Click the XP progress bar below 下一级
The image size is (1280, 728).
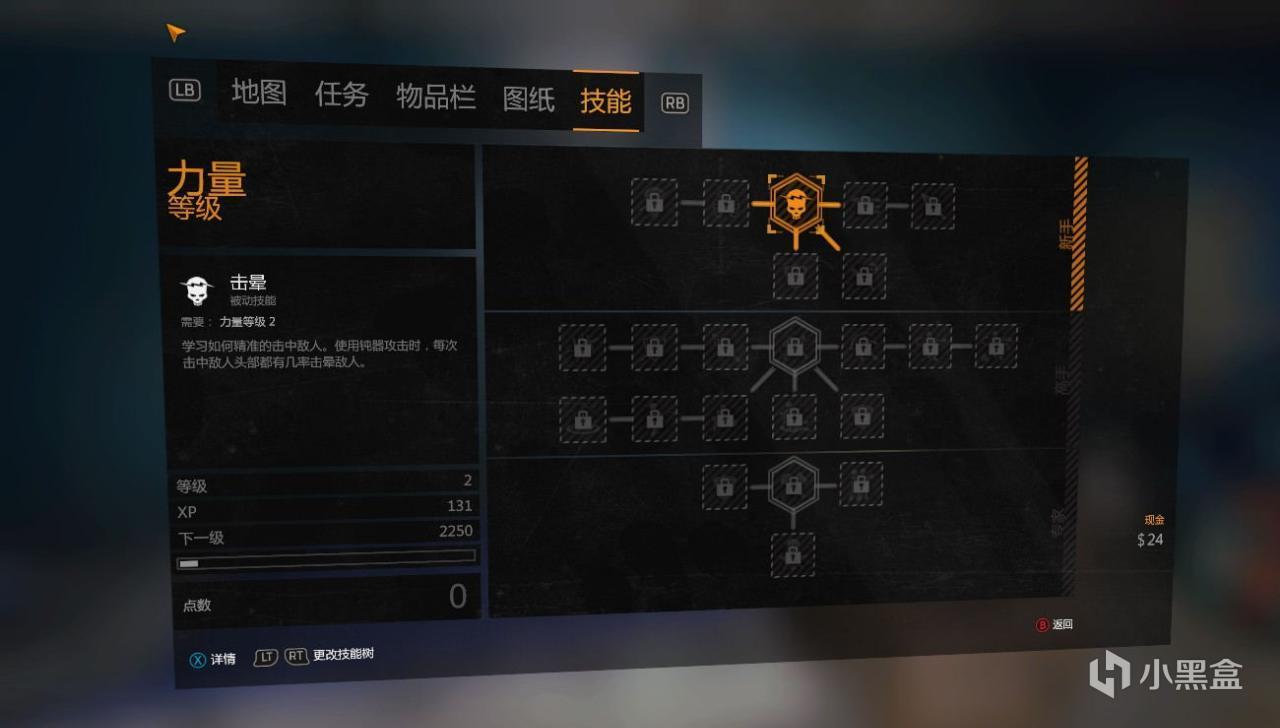point(325,562)
